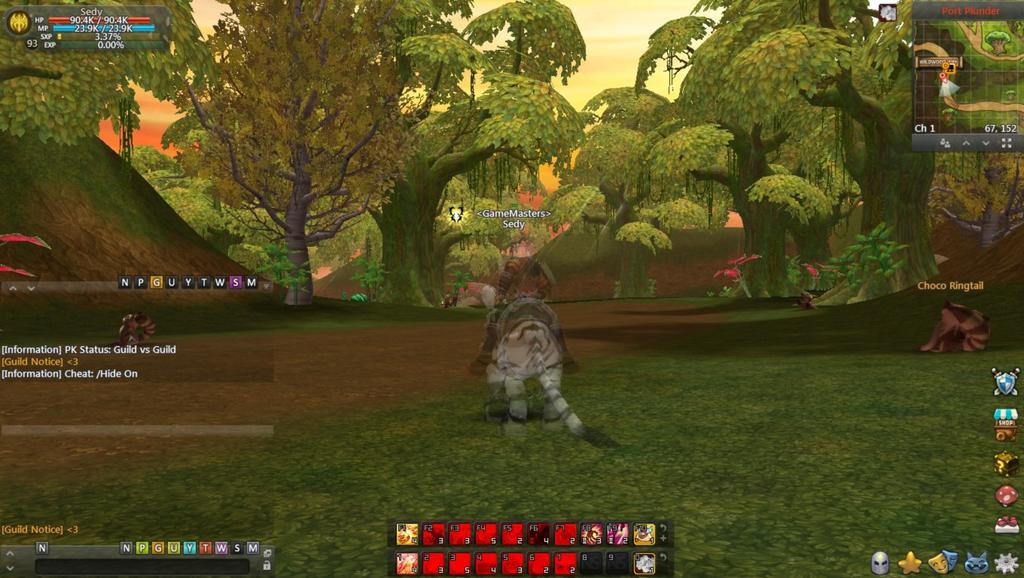Open the settings gear icon
Screen dimensions: 1024x578
click(1006, 562)
